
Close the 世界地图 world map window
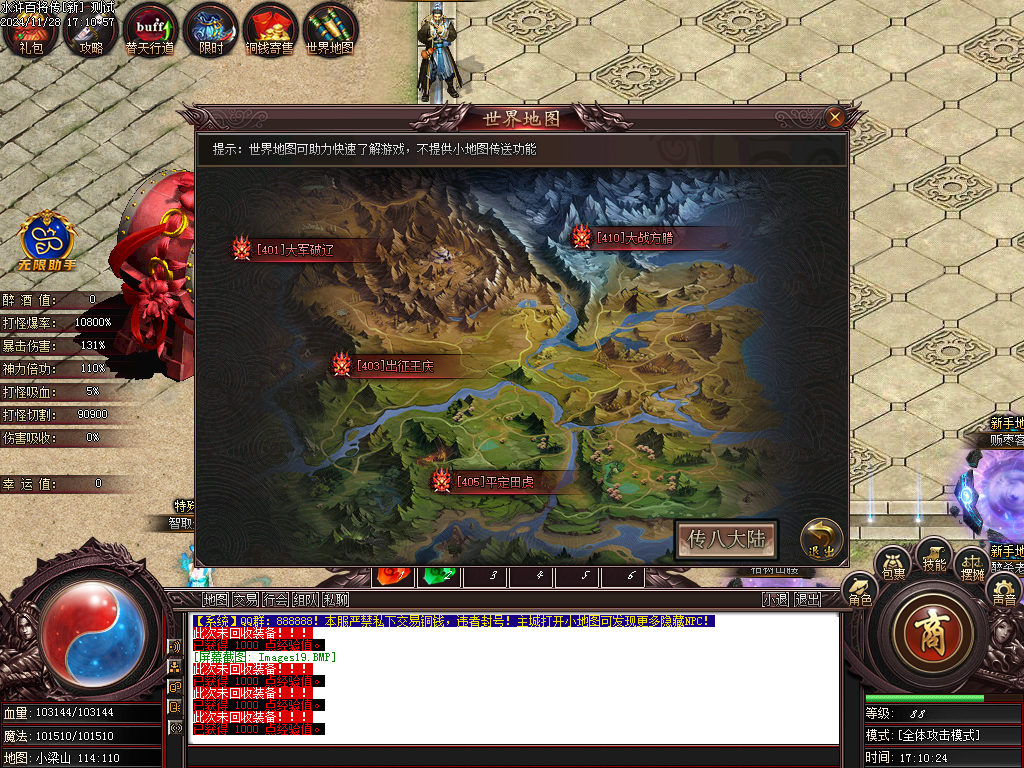[x=835, y=118]
